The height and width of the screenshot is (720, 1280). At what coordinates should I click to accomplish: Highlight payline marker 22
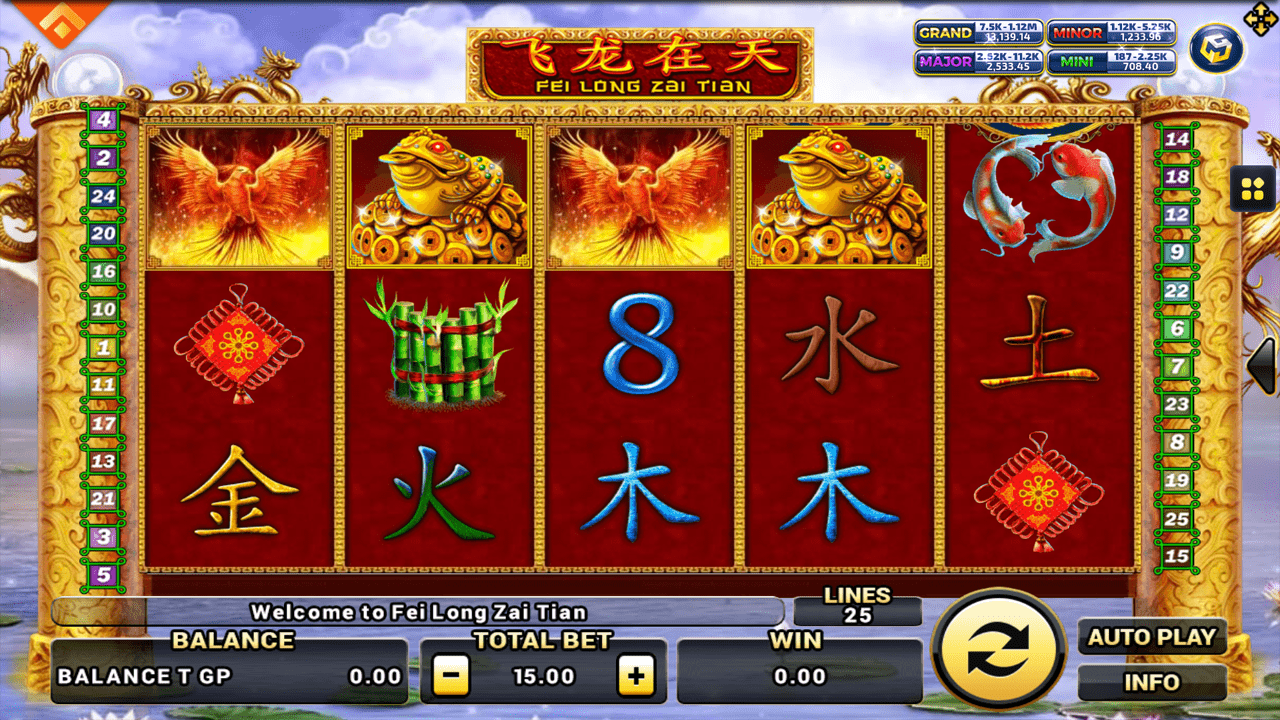(x=1177, y=291)
